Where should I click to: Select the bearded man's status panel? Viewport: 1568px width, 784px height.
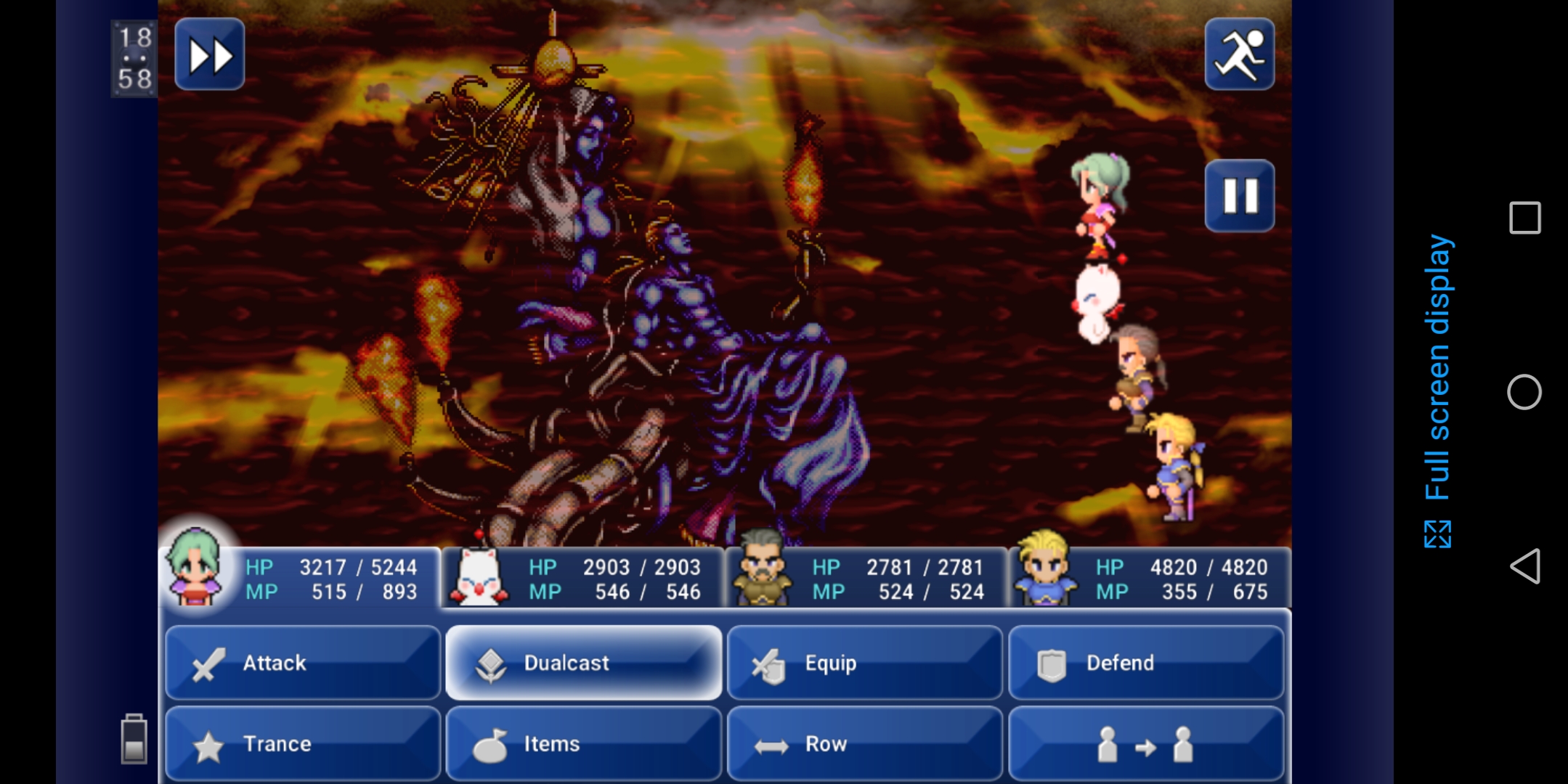click(866, 579)
